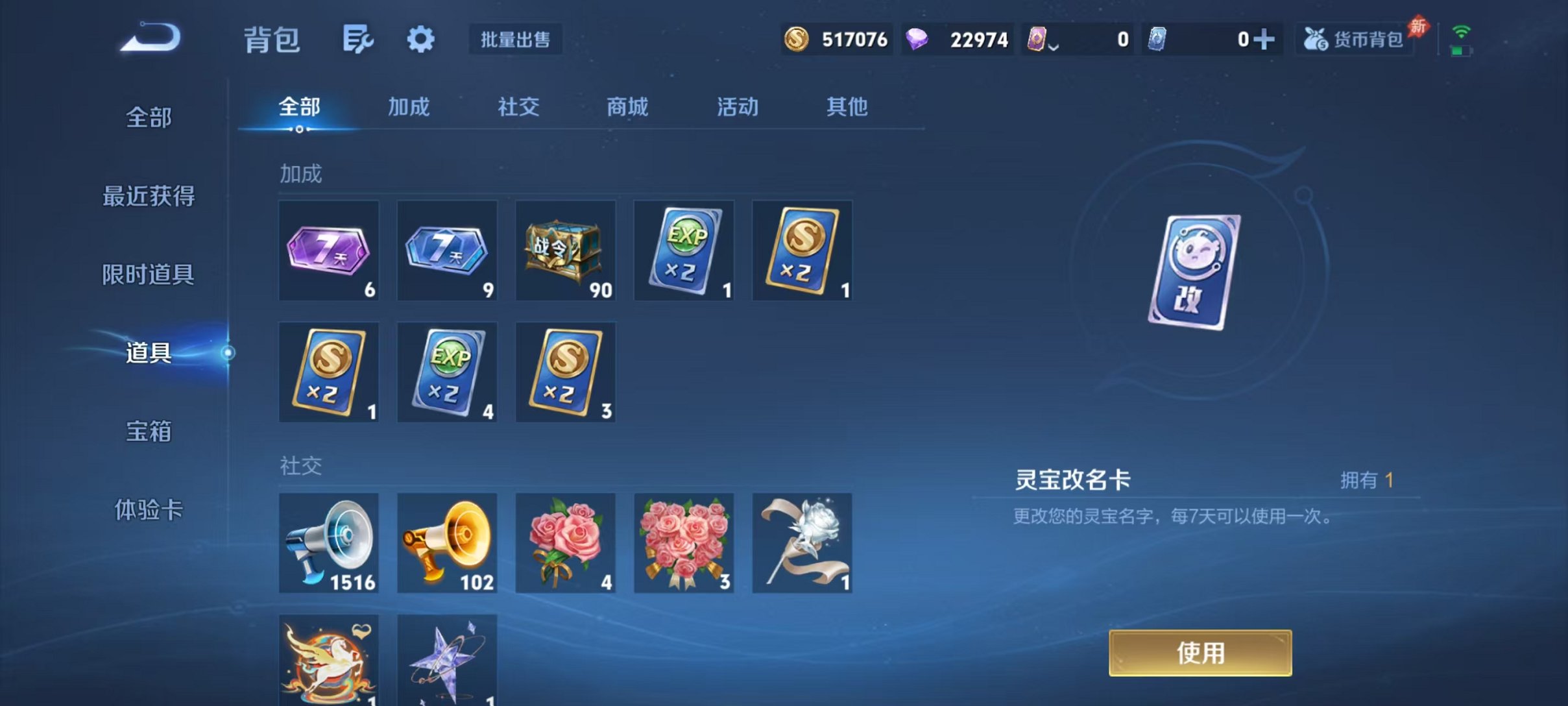Select the purple 7天 card item
This screenshot has width=1568, height=706.
(x=328, y=250)
